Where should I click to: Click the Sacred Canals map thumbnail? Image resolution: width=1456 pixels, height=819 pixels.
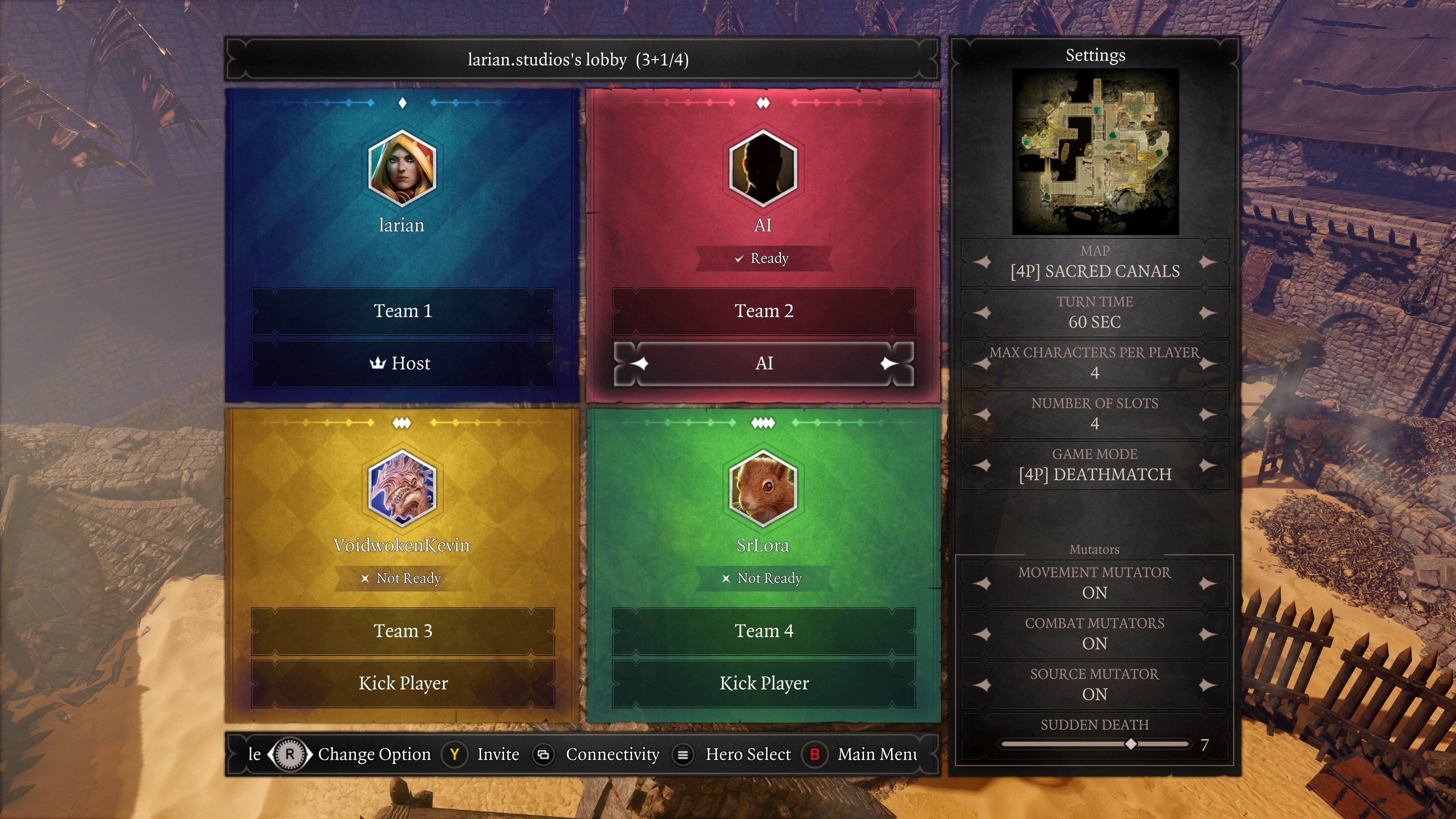pos(1095,151)
